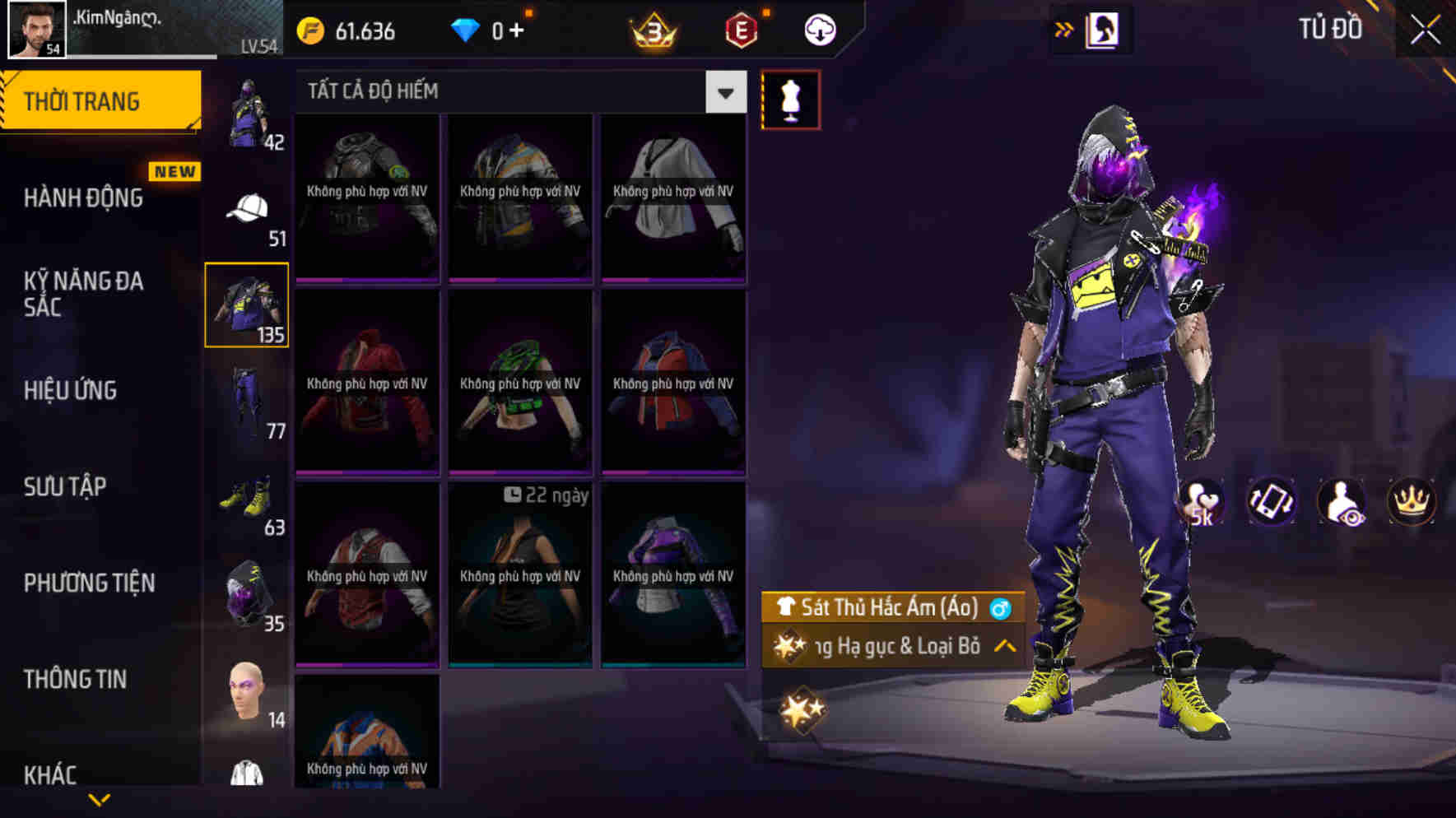Image resolution: width=1456 pixels, height=818 pixels.
Task: Click the 'Sát Thủ Hắc Ám (Áo)' item label
Action: [887, 609]
